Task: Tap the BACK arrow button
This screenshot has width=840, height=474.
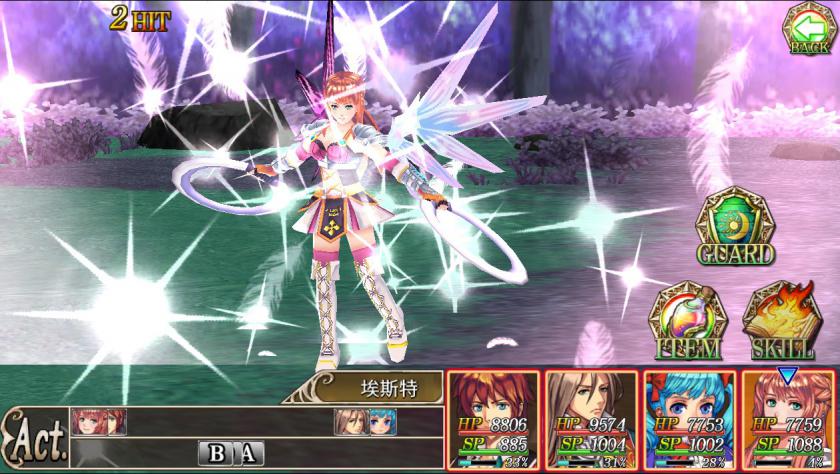Action: click(x=809, y=28)
